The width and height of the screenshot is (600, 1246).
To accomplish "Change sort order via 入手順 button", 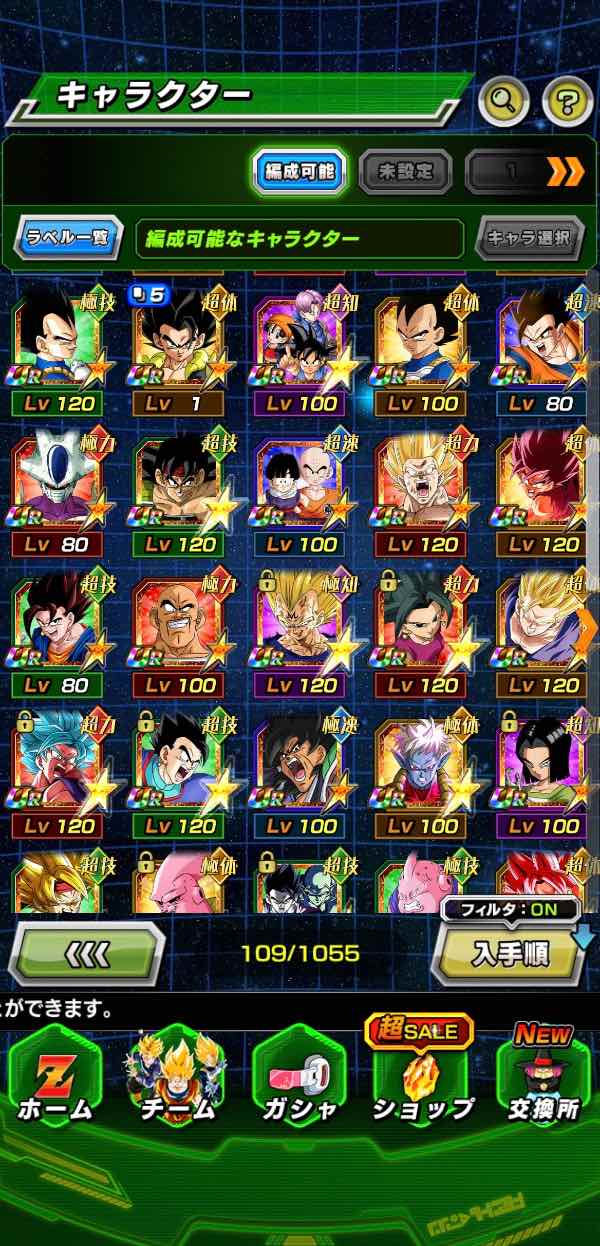I will [x=511, y=953].
